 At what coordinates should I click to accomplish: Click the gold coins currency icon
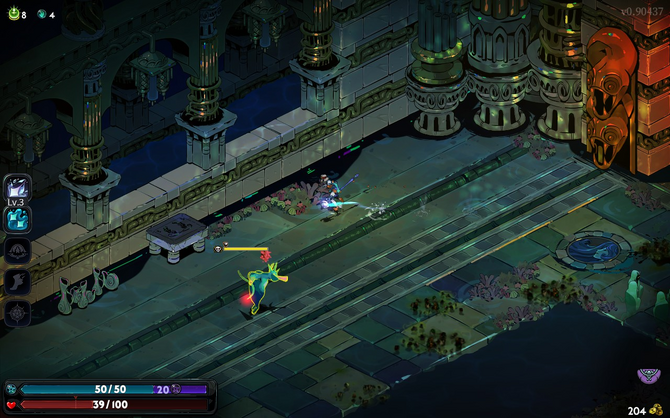pyautogui.click(x=655, y=410)
